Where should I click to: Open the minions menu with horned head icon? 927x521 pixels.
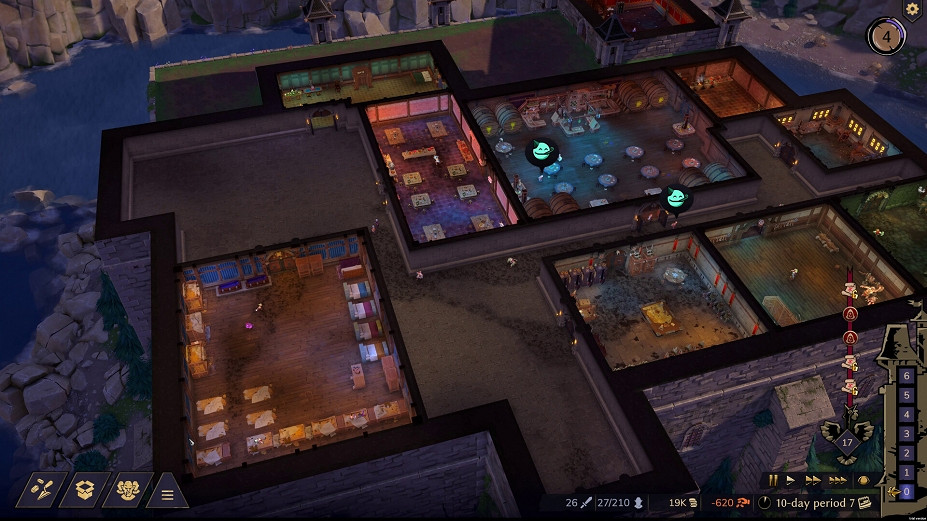pyautogui.click(x=128, y=490)
